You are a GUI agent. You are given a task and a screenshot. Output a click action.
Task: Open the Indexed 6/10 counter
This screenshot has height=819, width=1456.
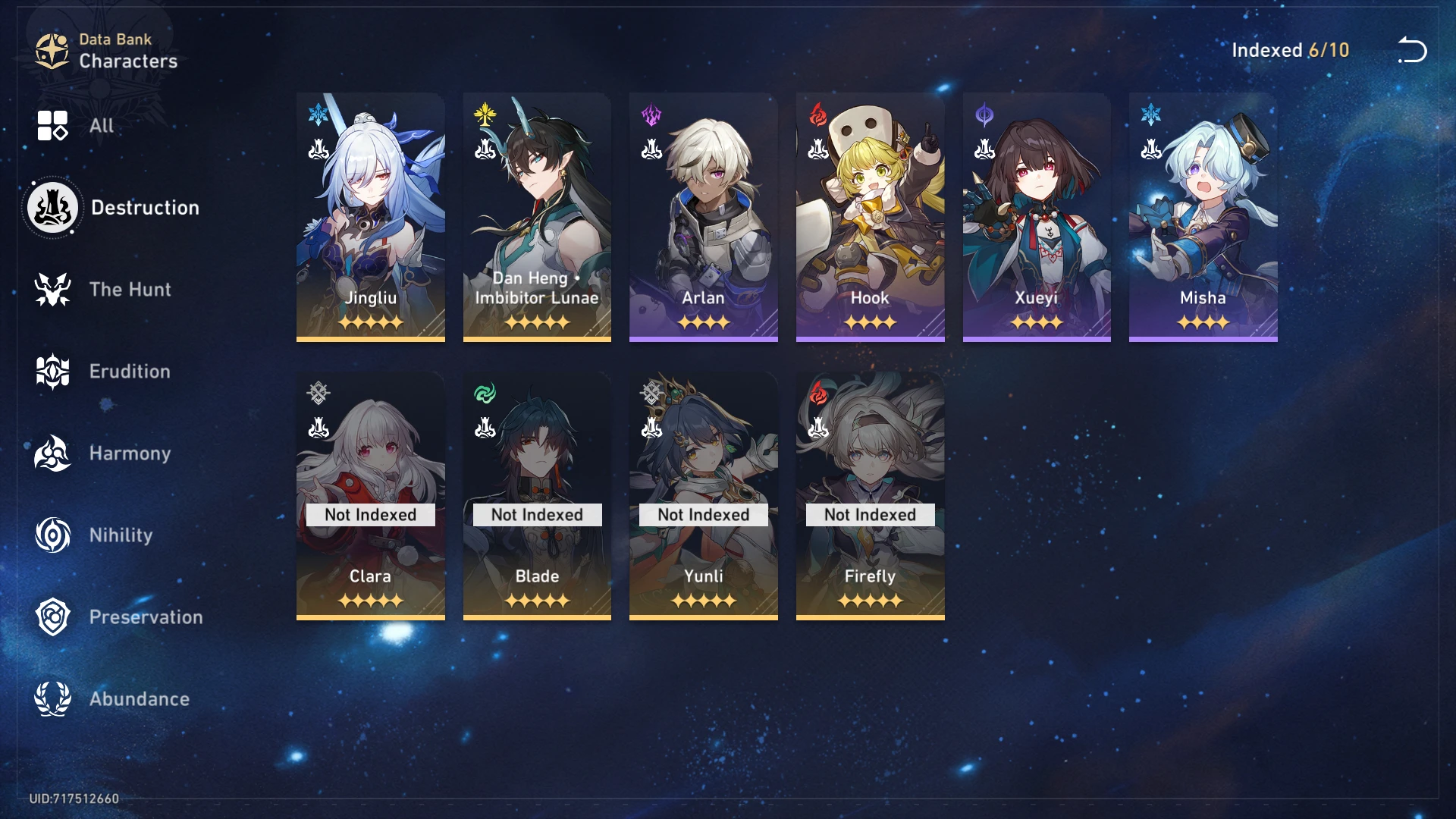1290,51
